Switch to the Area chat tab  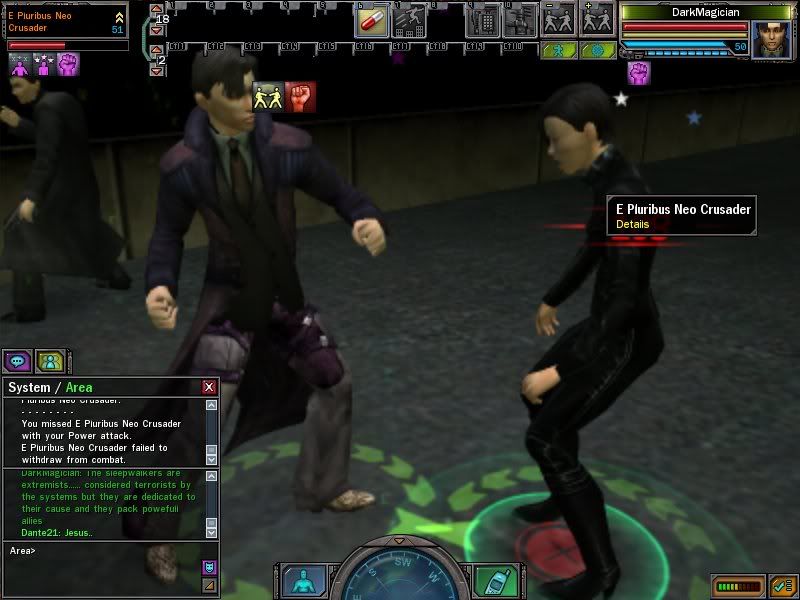tap(80, 387)
